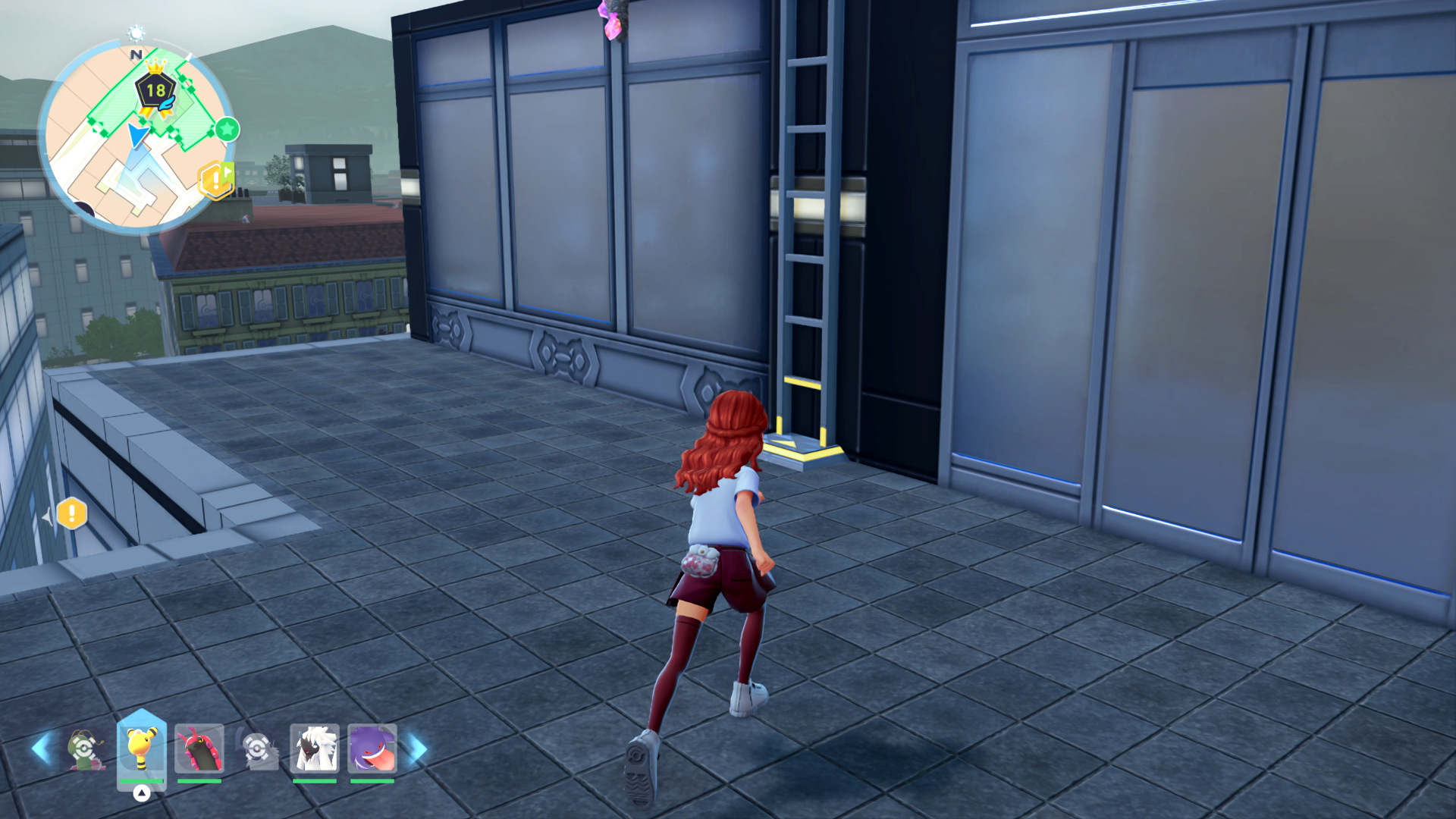This screenshot has height=819, width=1456.
Task: Select the greyed-out Pokémon between Scolipede and Zoroark
Action: pos(258,749)
